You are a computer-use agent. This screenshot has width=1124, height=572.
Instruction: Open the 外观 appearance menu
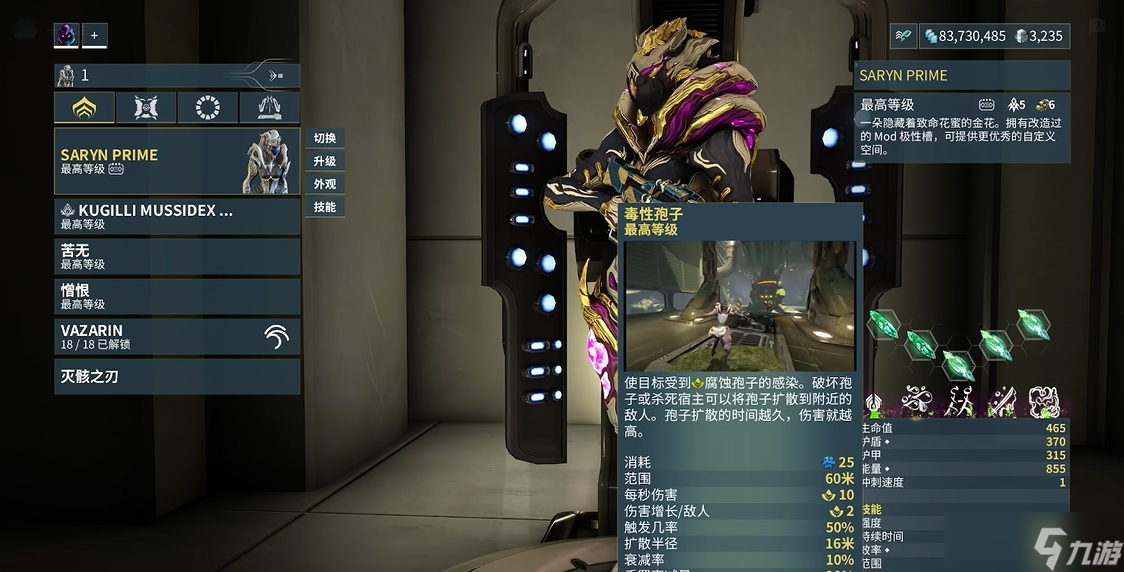tap(324, 184)
